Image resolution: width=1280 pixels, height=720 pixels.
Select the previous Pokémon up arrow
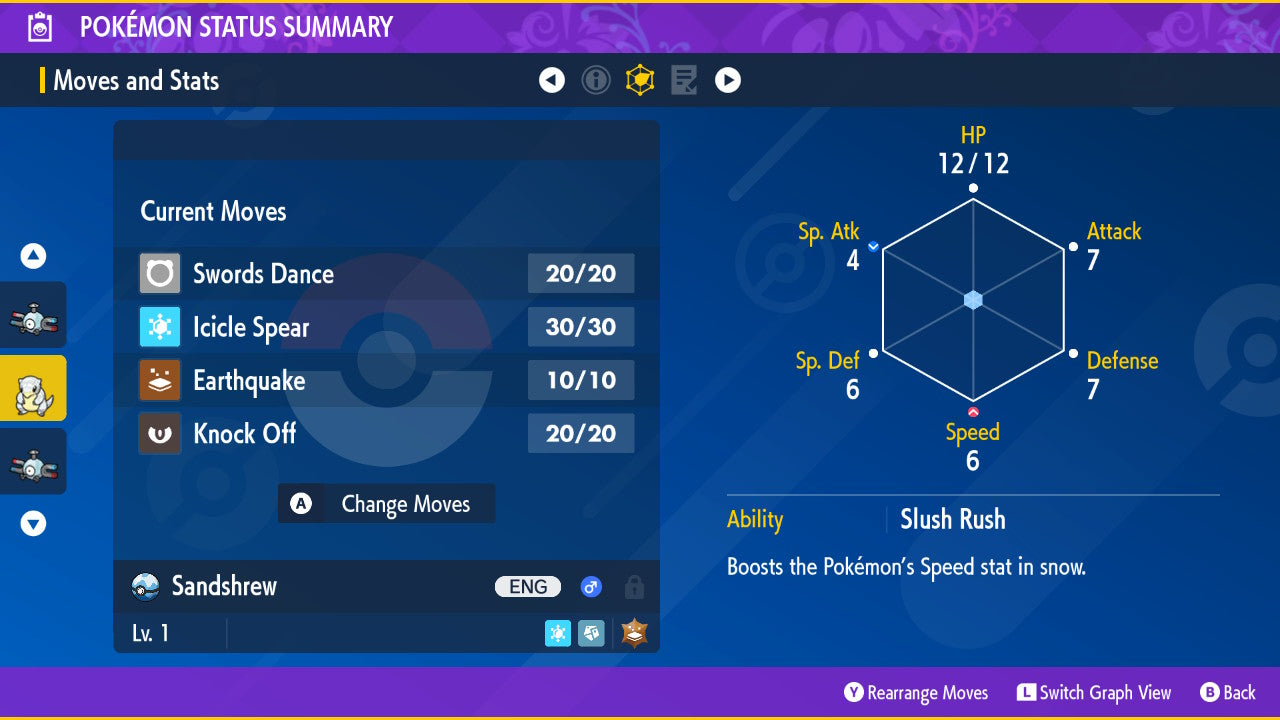tap(34, 257)
